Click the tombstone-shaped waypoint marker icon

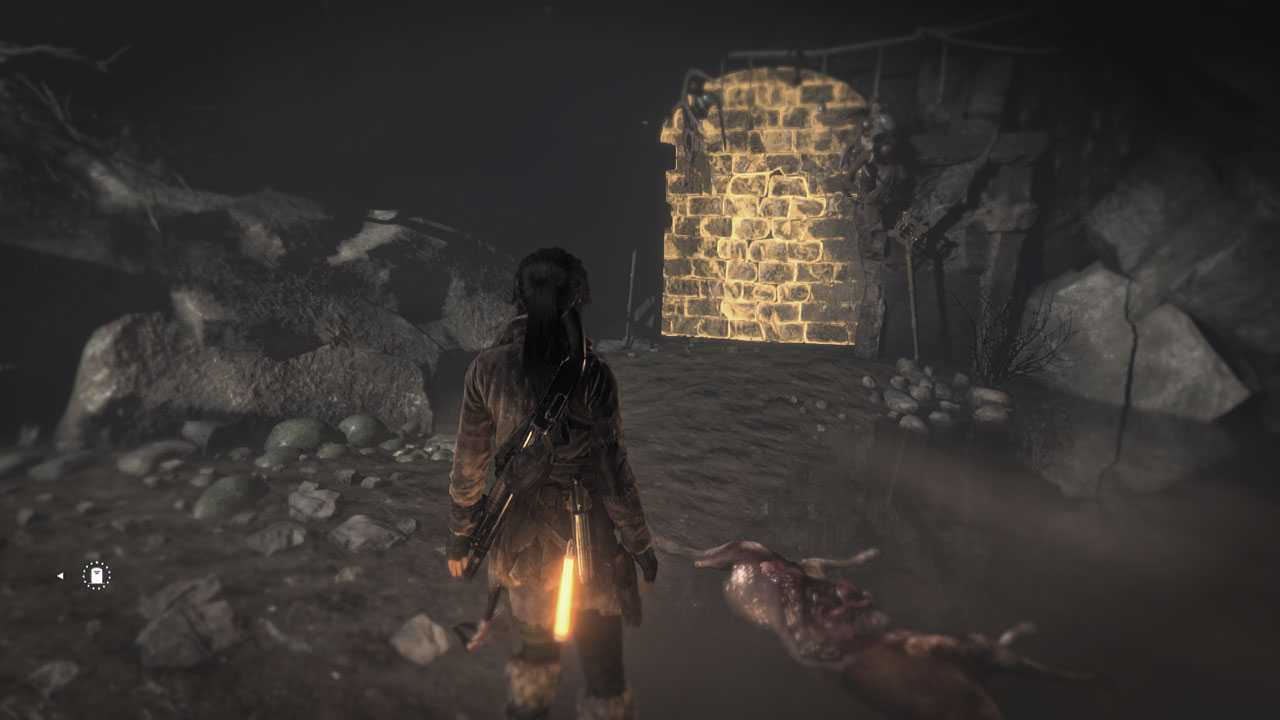tap(96, 575)
